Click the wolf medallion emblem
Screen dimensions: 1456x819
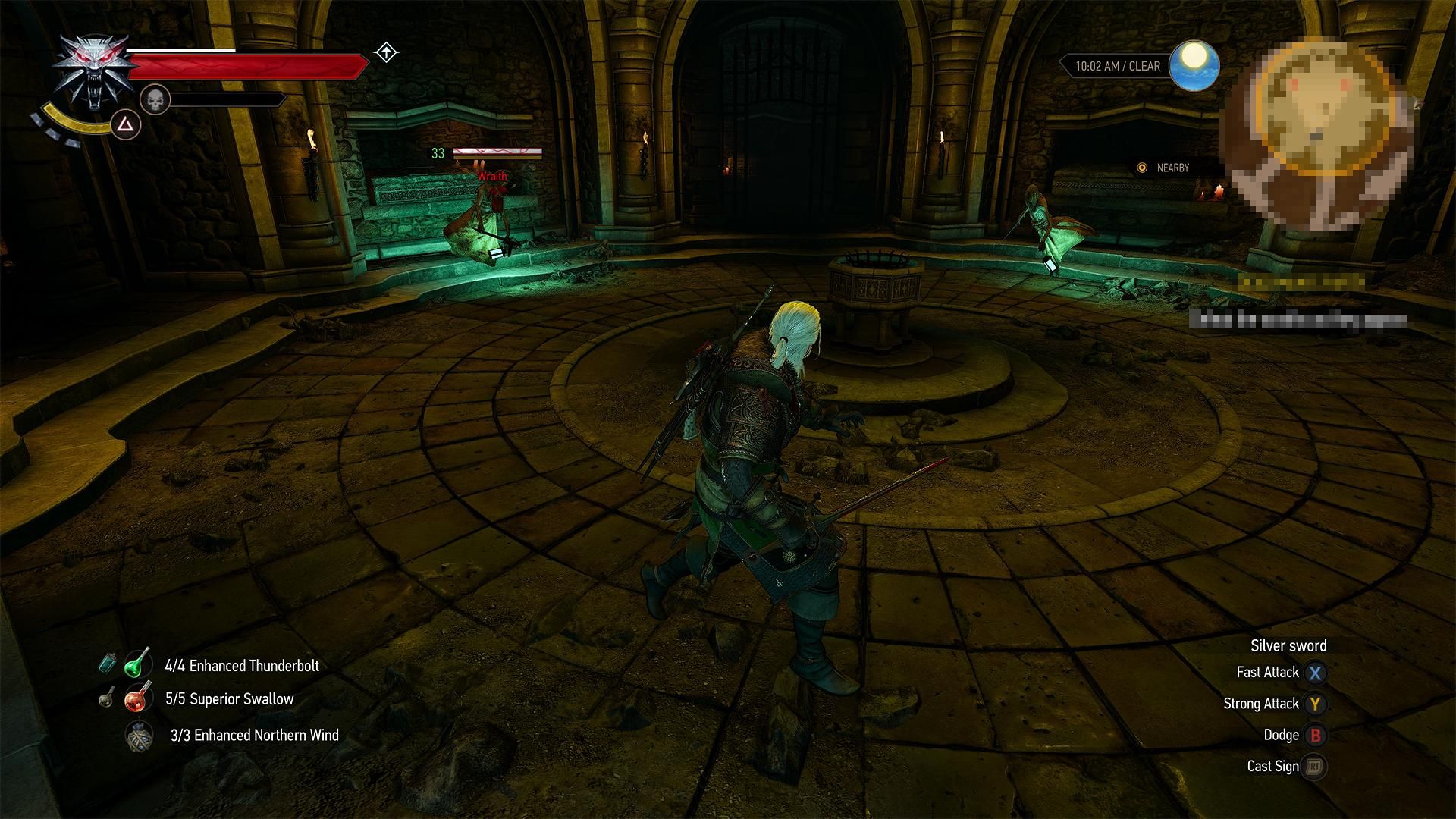97,68
